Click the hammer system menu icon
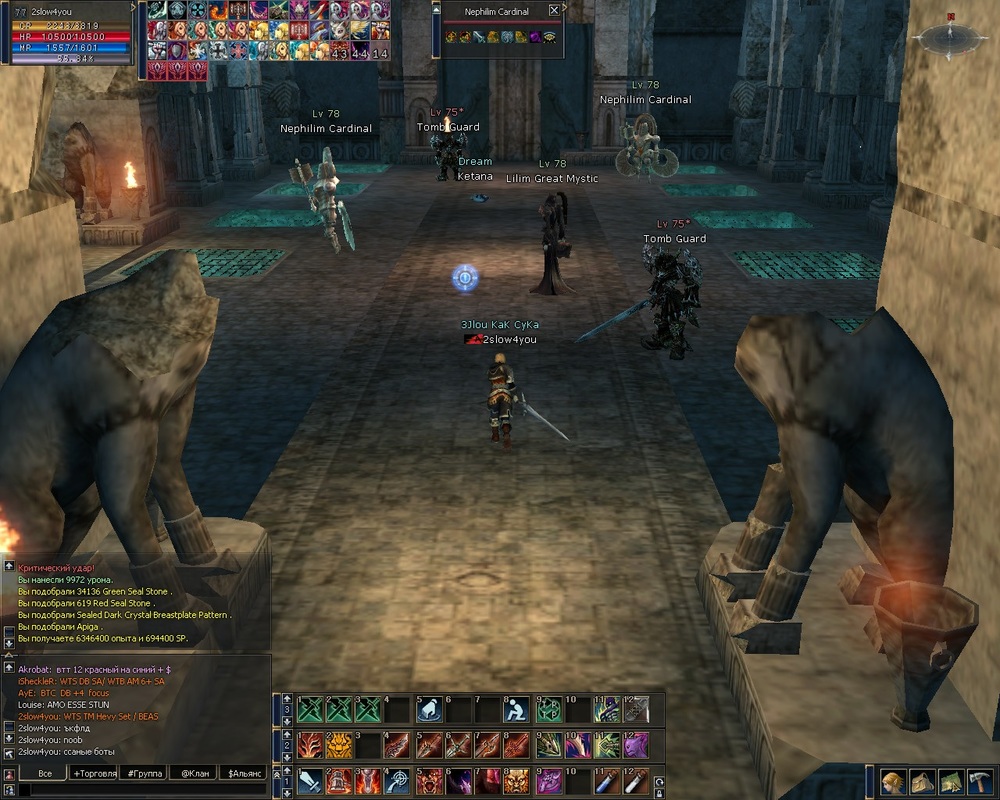 point(979,781)
